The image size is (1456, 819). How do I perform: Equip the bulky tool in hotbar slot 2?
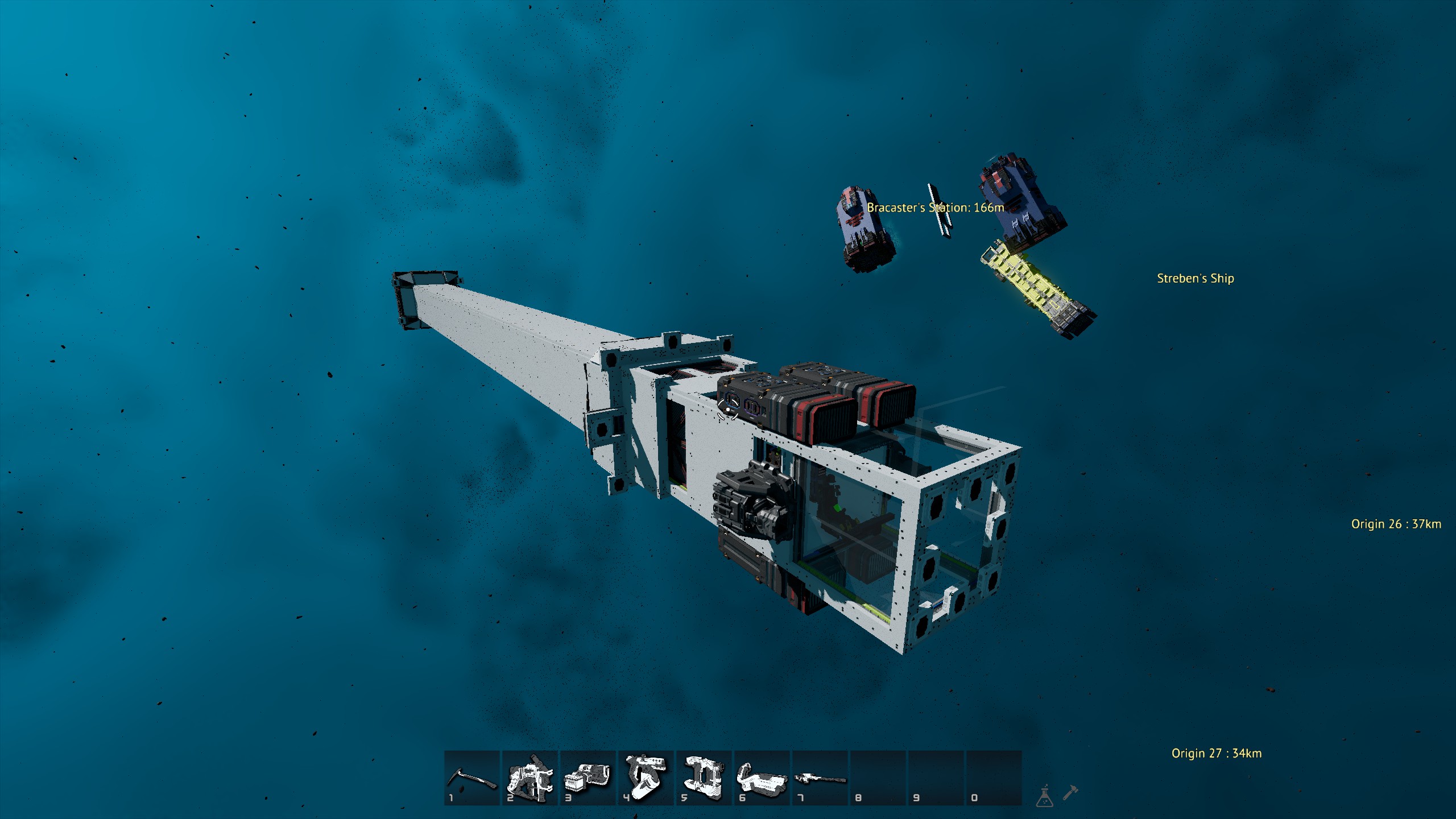click(530, 777)
